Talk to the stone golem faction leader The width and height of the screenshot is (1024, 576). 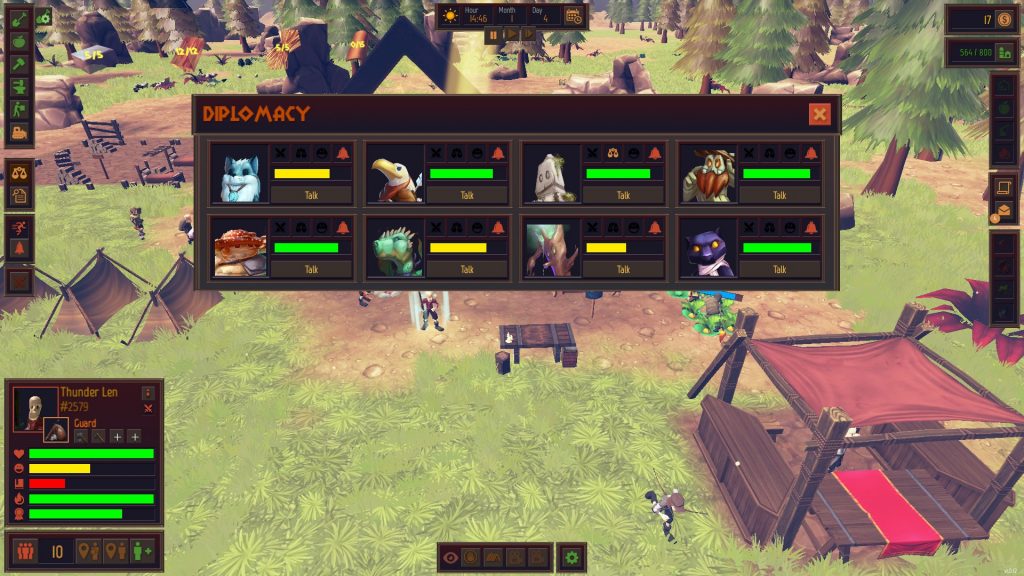(623, 195)
